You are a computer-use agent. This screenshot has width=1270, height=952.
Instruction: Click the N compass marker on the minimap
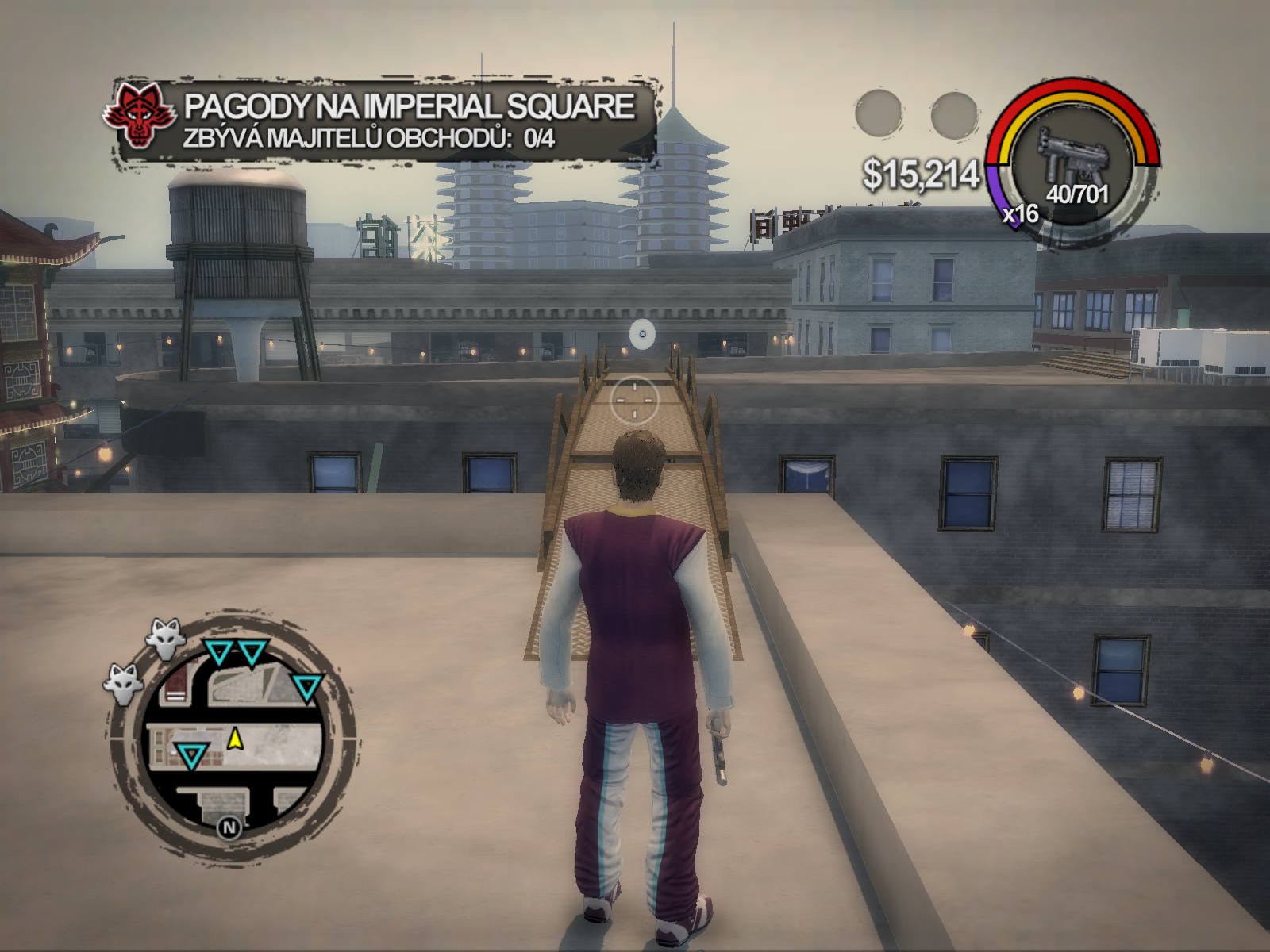point(229,828)
